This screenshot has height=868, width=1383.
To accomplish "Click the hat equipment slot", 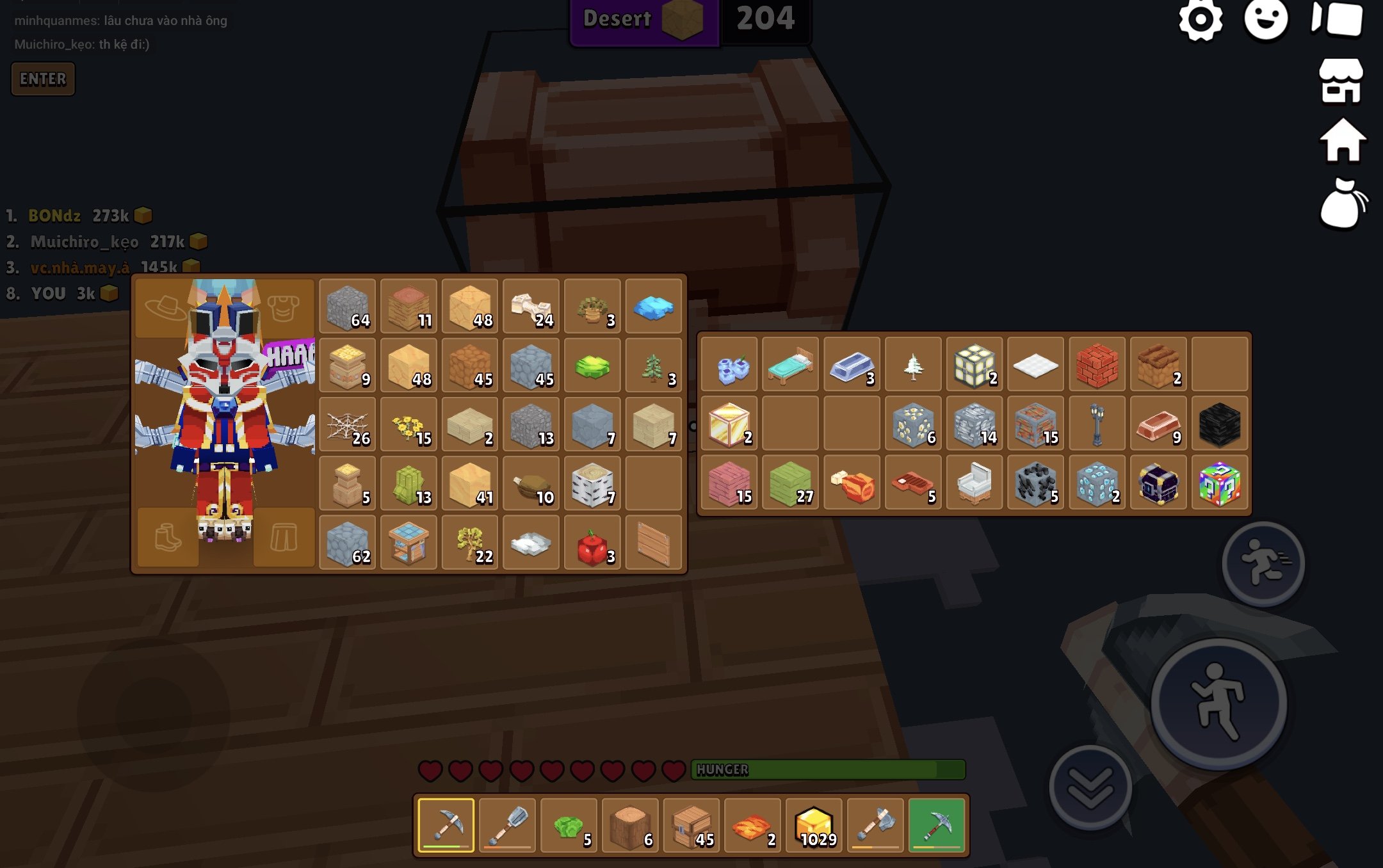I will pos(165,307).
